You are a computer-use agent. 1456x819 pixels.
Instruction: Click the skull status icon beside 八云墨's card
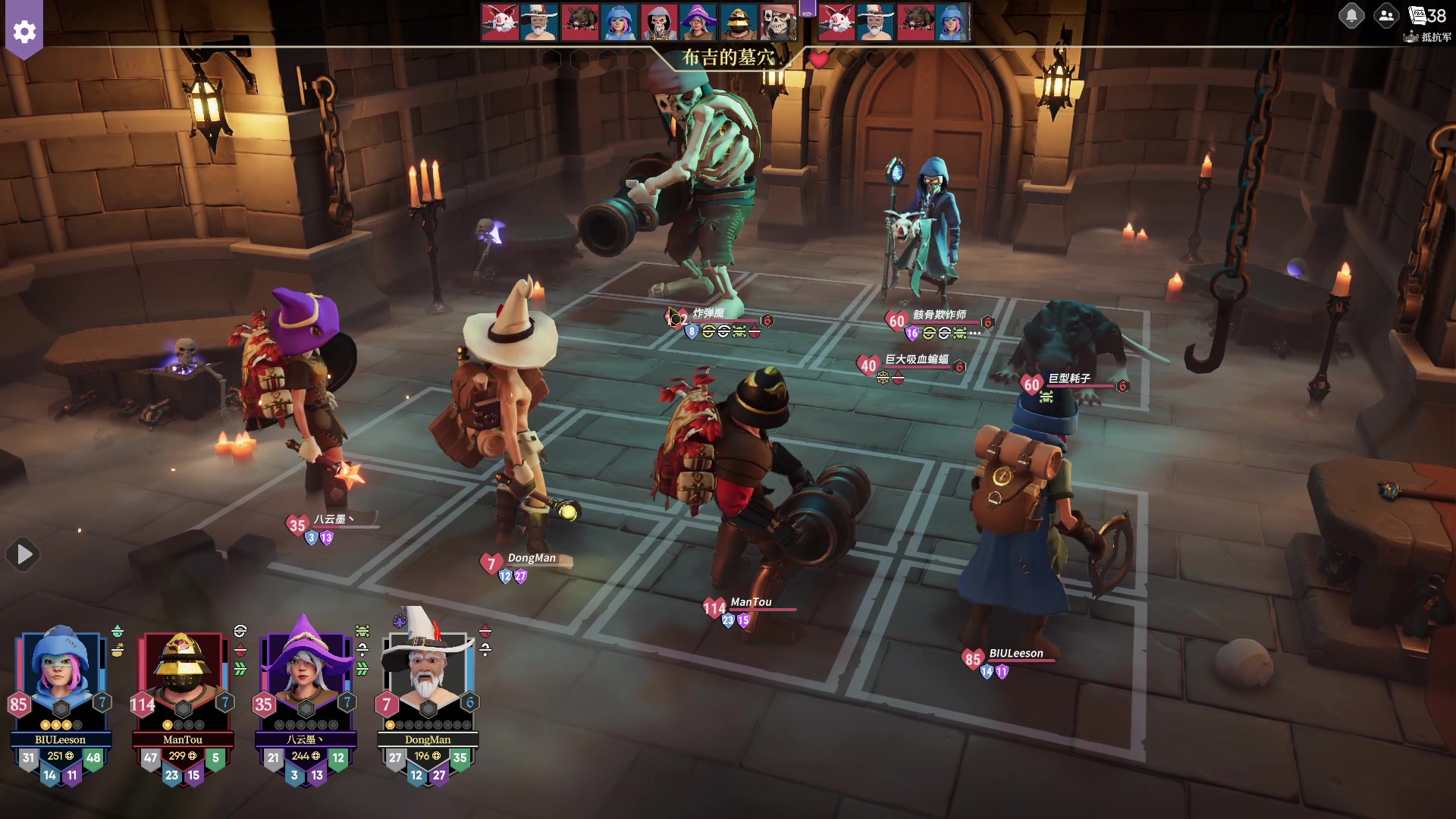(362, 631)
